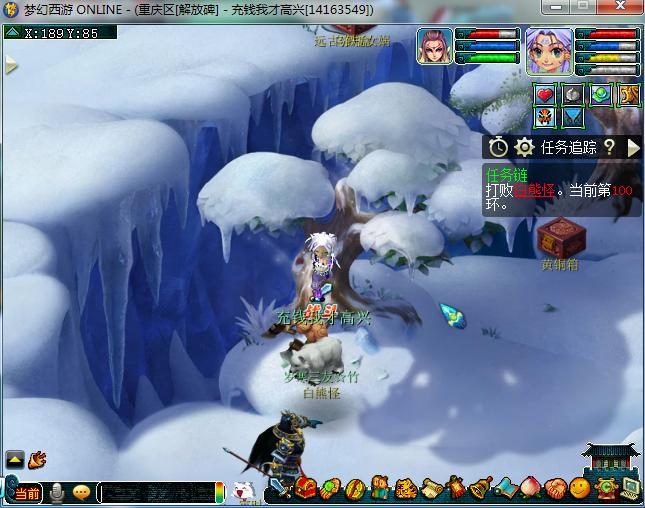Toggle the microphone voice chat button

[x=57, y=492]
